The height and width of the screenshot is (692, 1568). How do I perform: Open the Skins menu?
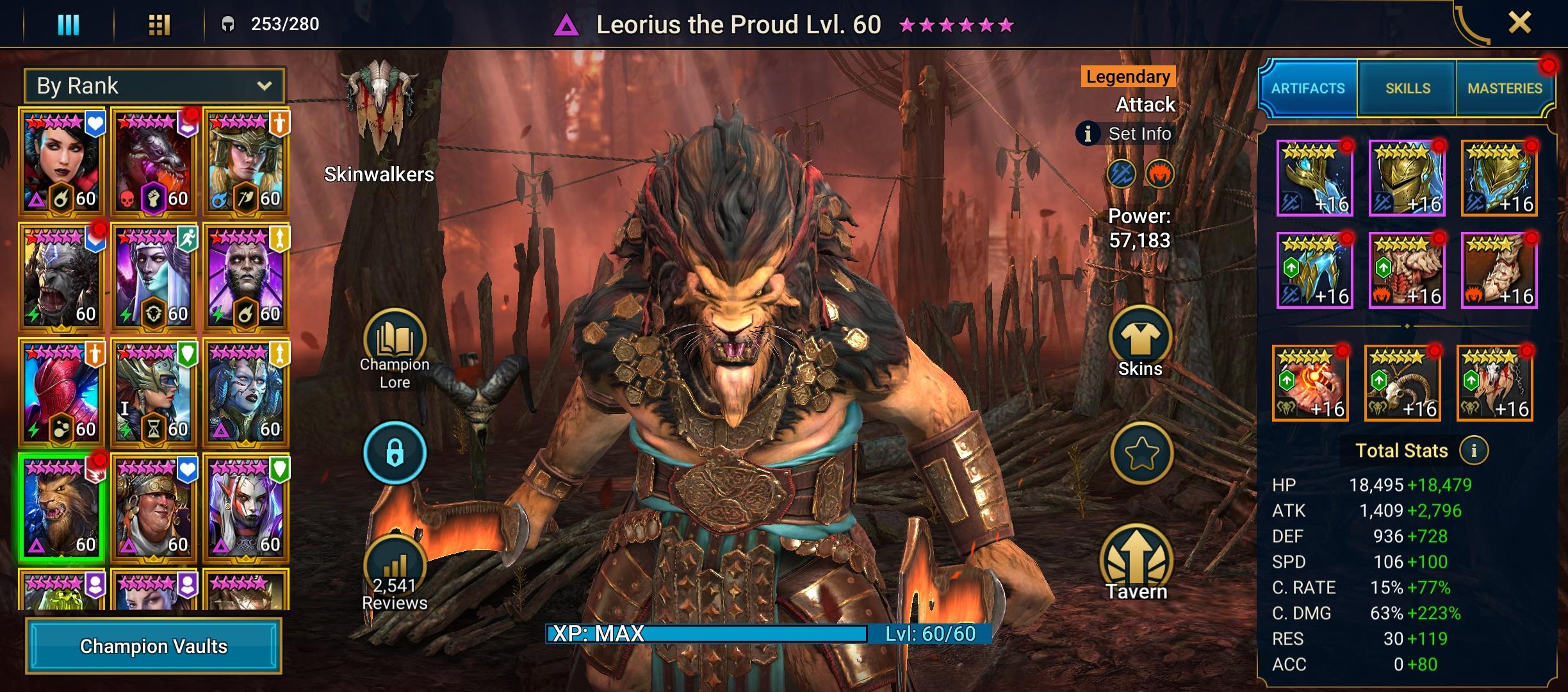[x=1140, y=340]
